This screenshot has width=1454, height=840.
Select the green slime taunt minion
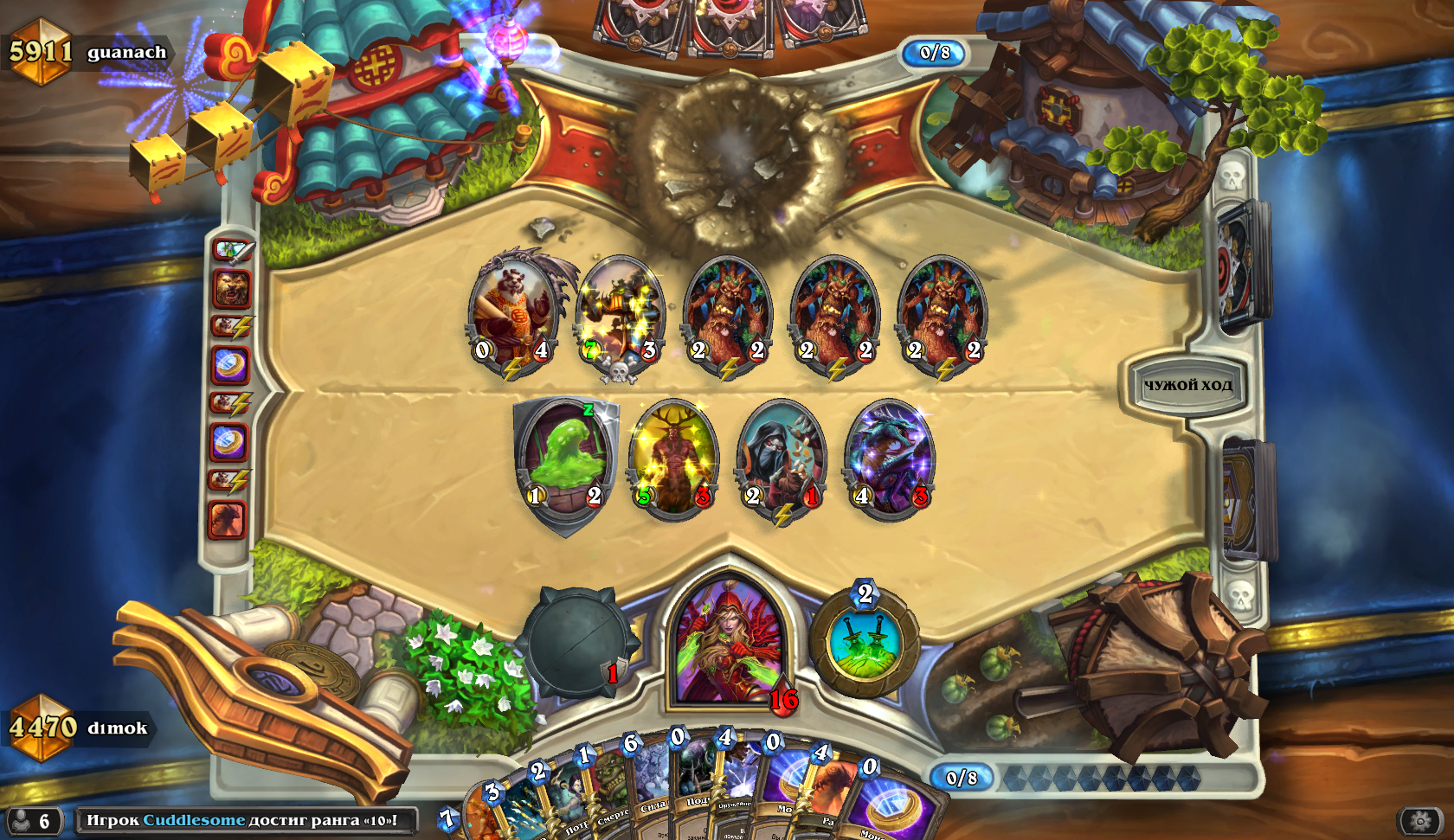(x=566, y=460)
